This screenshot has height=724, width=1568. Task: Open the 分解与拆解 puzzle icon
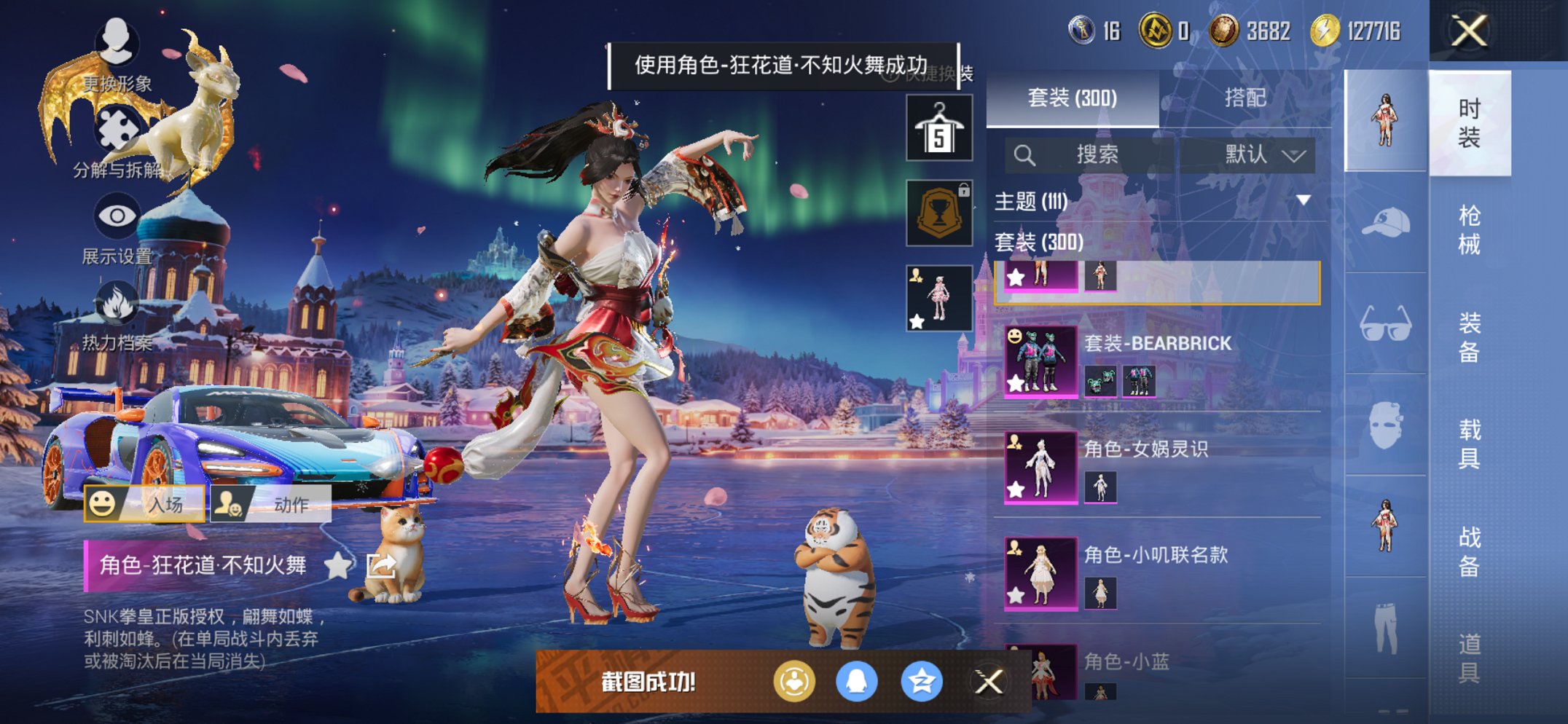(x=117, y=140)
